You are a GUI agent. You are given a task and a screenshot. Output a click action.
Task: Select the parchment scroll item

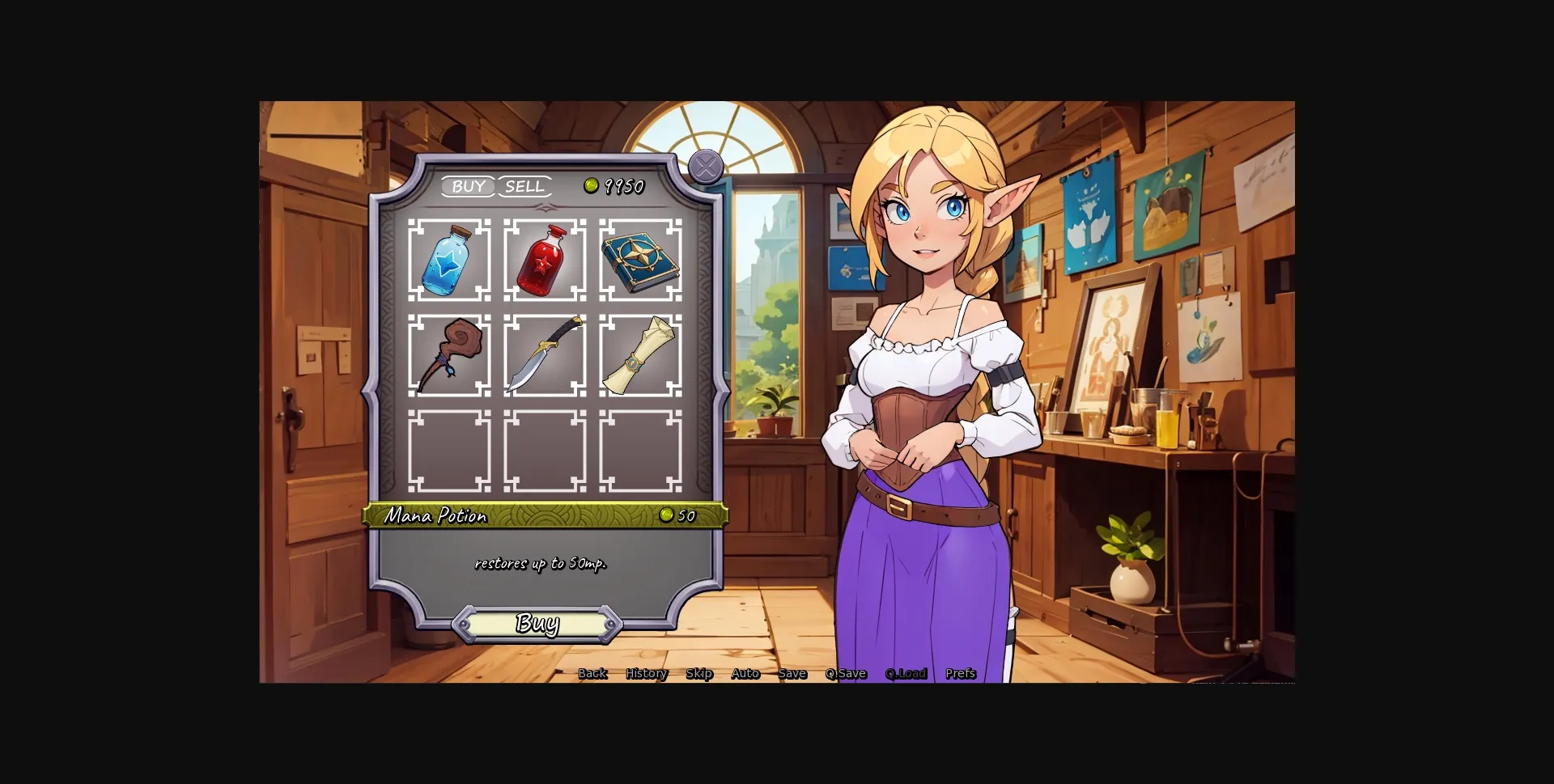(x=640, y=356)
